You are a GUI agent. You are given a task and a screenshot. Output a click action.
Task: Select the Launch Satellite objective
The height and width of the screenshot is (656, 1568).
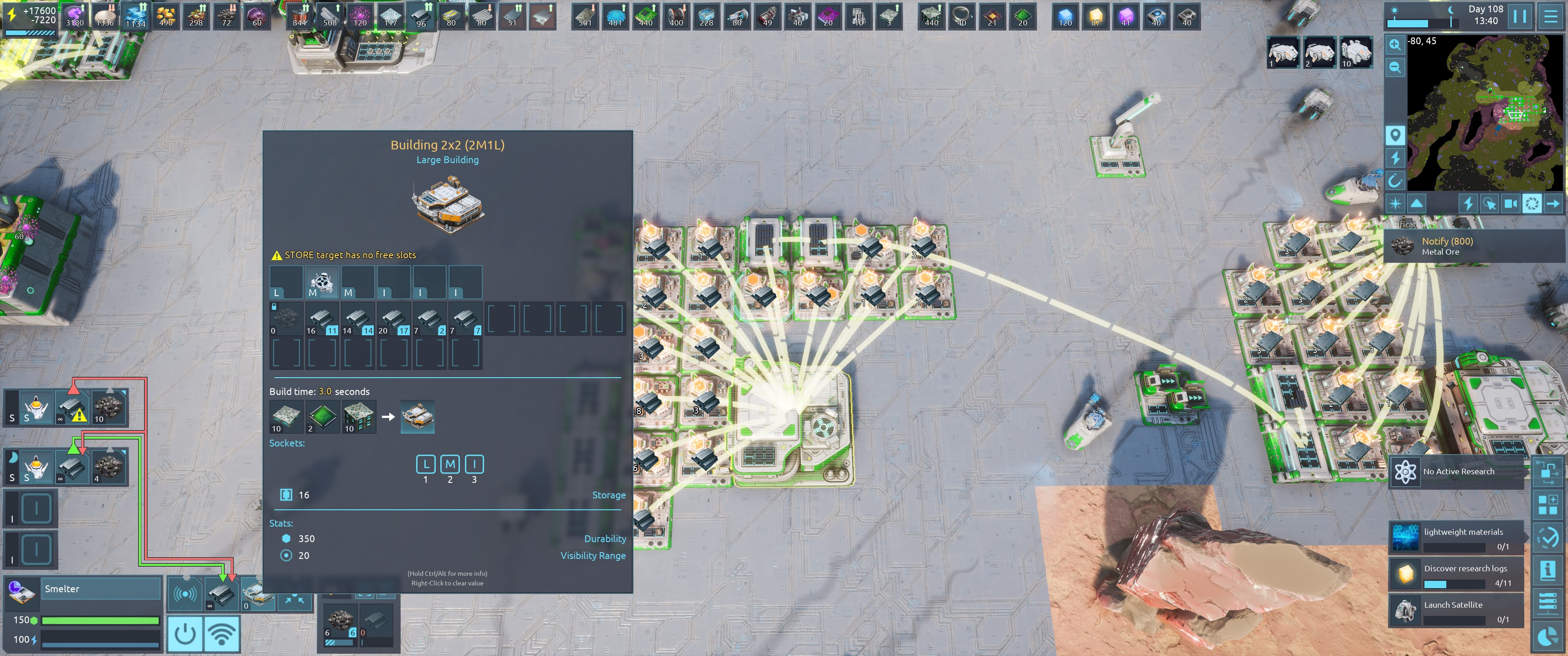tap(1457, 611)
